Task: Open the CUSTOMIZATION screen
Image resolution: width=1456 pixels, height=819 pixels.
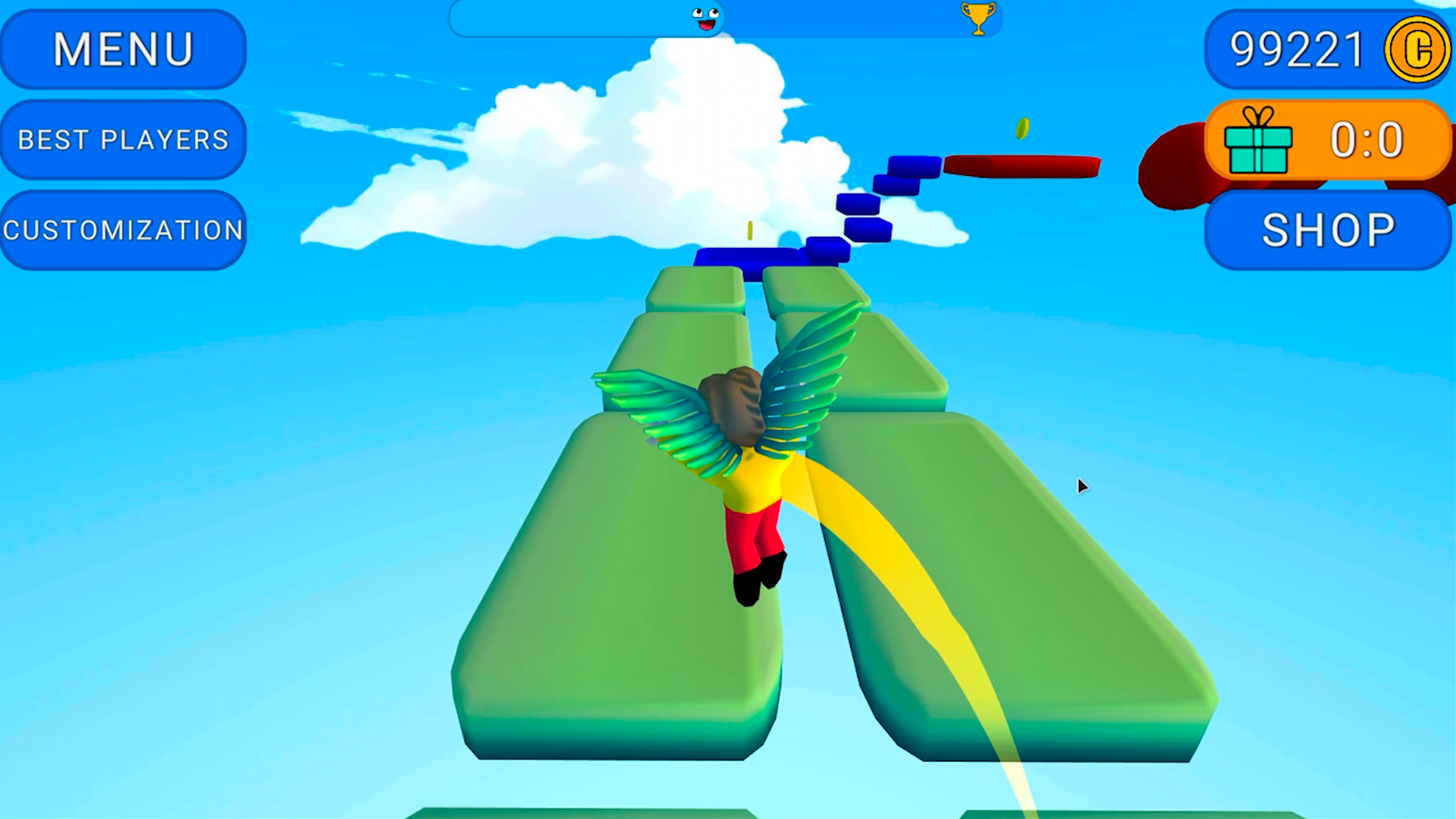Action: [124, 228]
